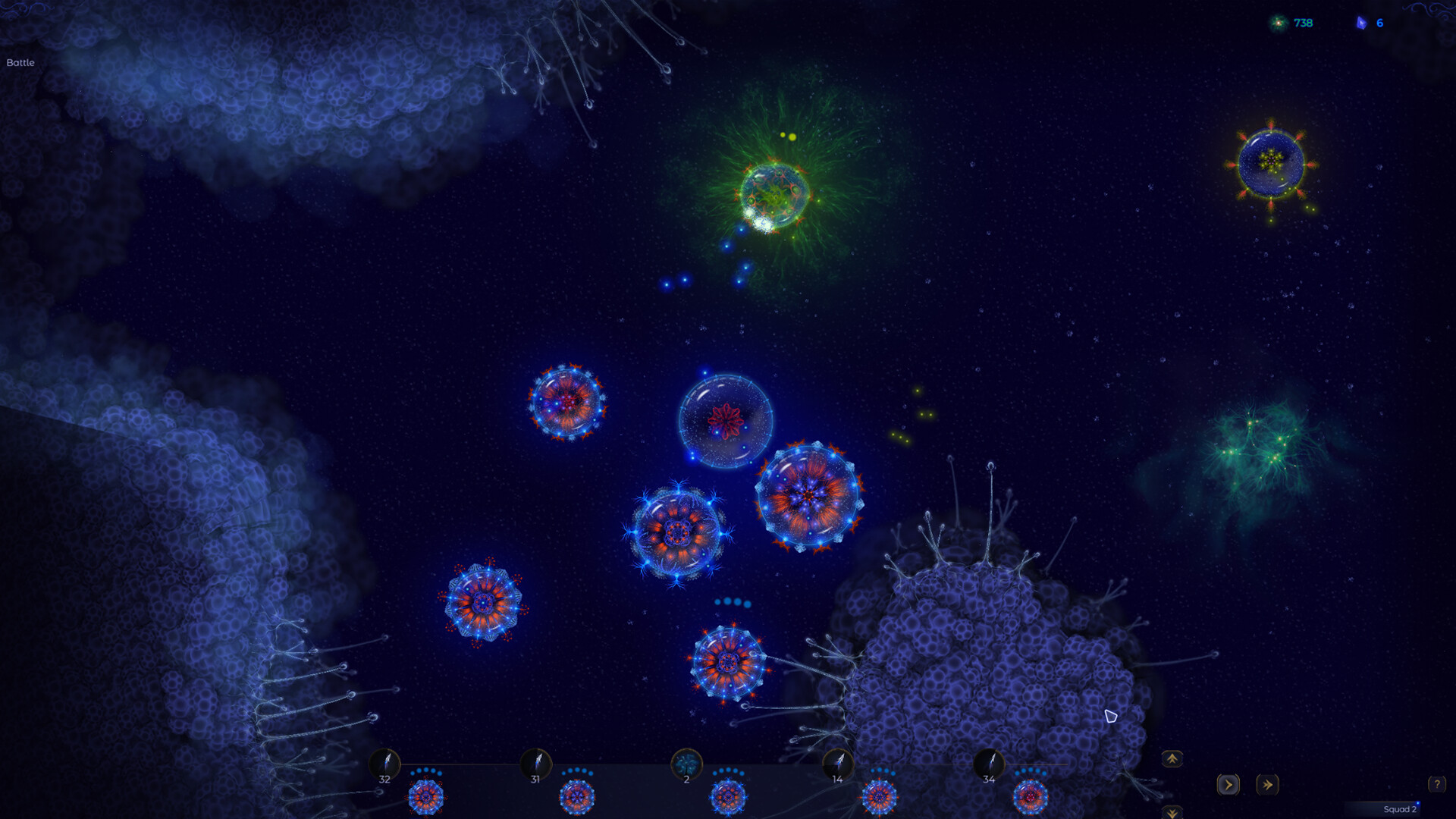Viewport: 1456px width, 819px height.
Task: Click the Battle label in the top-left corner
Action: [x=20, y=63]
